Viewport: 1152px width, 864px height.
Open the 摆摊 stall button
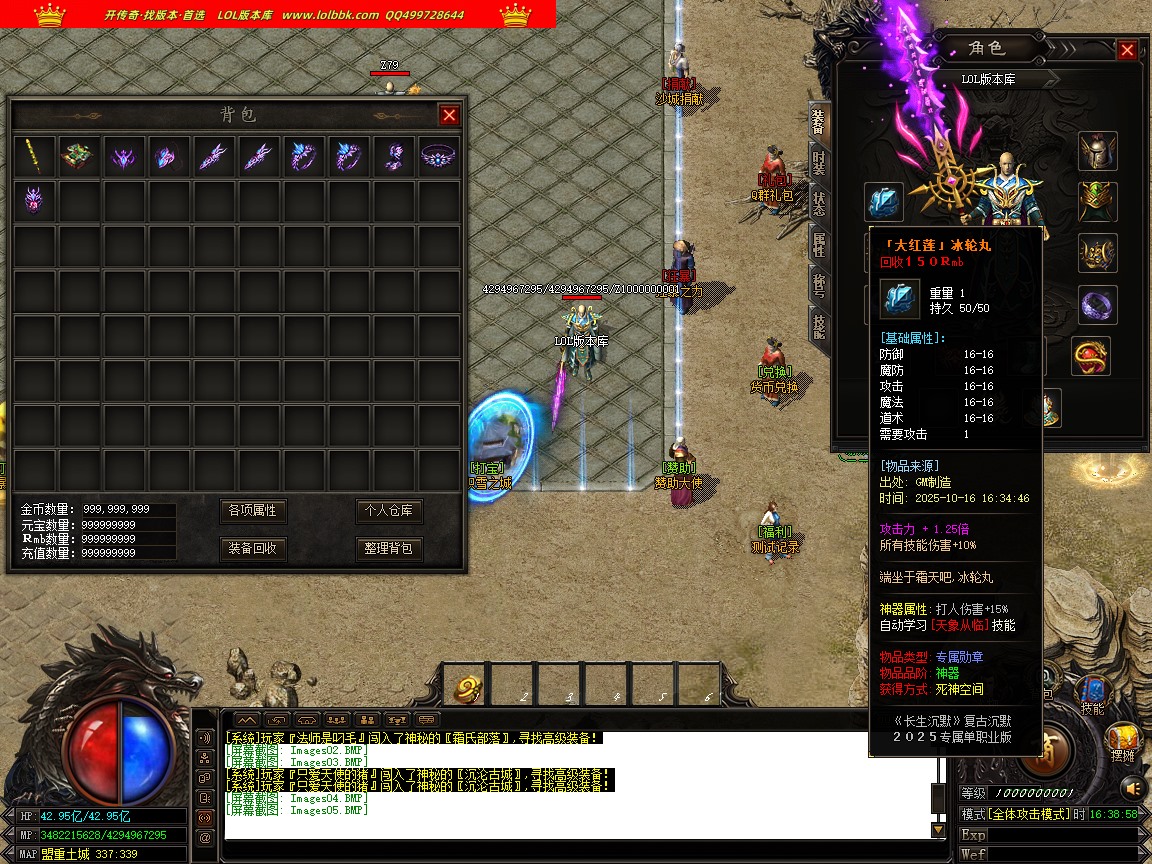point(1126,745)
